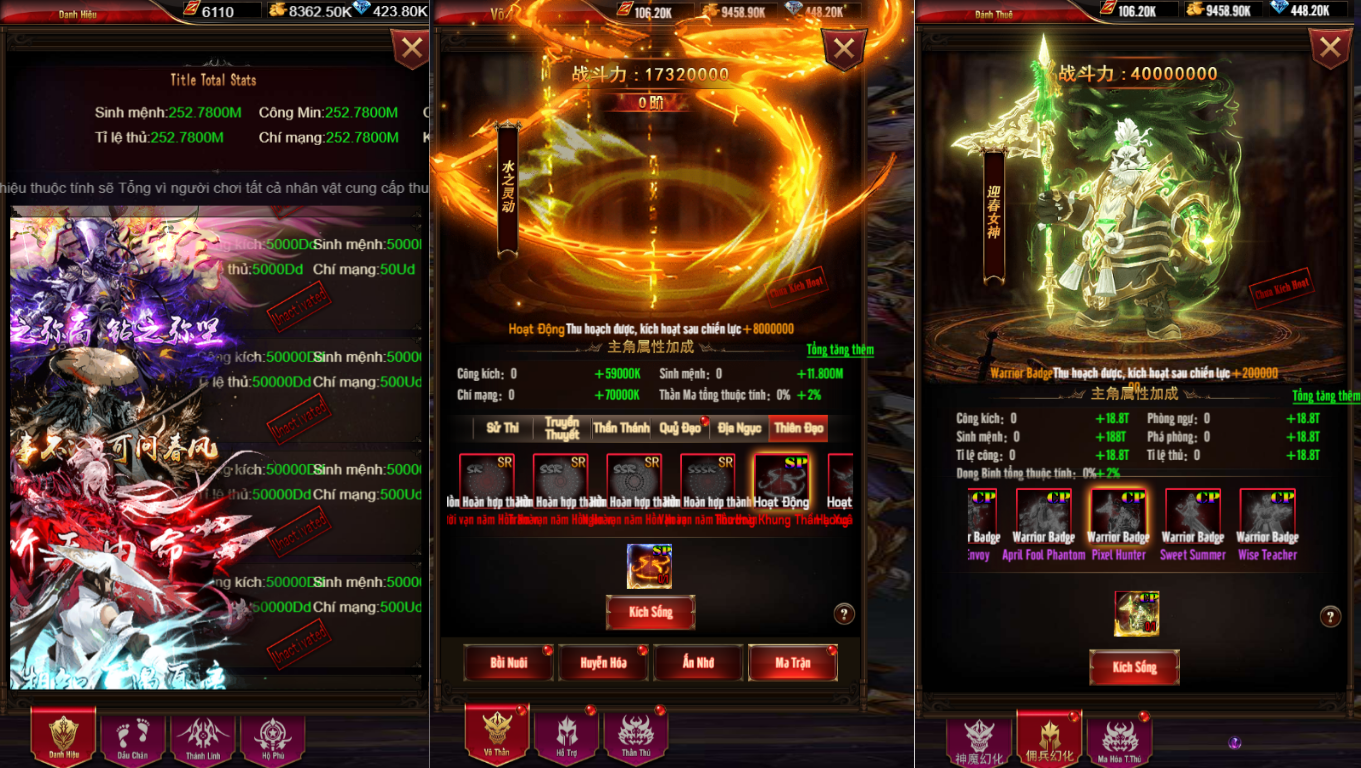Click the Bồi Nuôi button
This screenshot has height=768, width=1361.
coord(508,662)
